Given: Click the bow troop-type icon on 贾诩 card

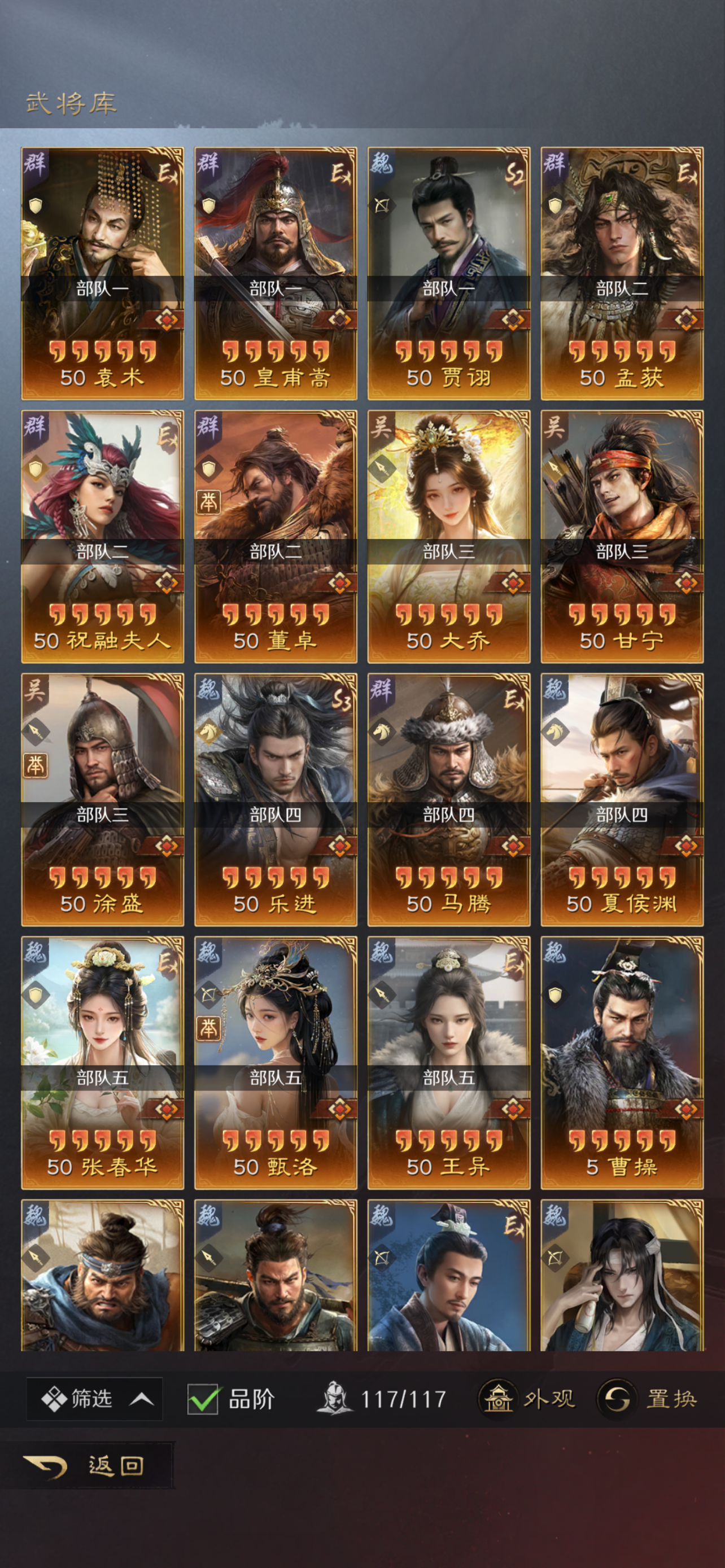Looking at the screenshot, I should [x=382, y=204].
